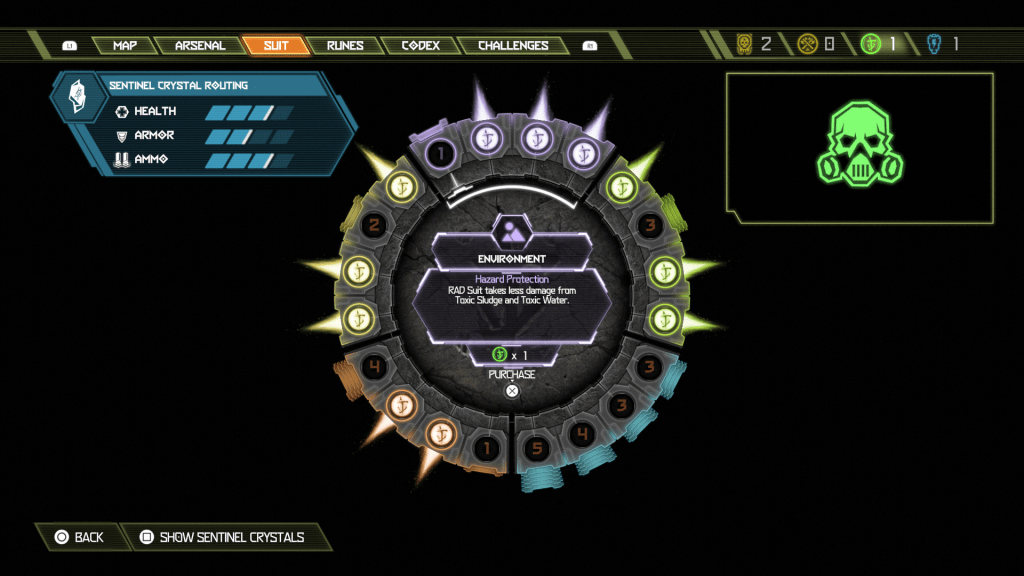Choose the orange slot numbered 4
Image resolution: width=1024 pixels, height=576 pixels.
coord(373,366)
